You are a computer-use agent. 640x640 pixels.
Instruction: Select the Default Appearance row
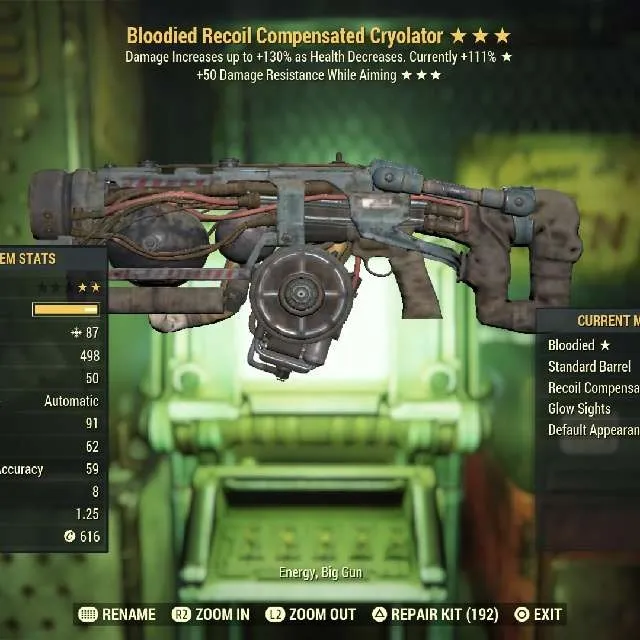[x=594, y=430]
